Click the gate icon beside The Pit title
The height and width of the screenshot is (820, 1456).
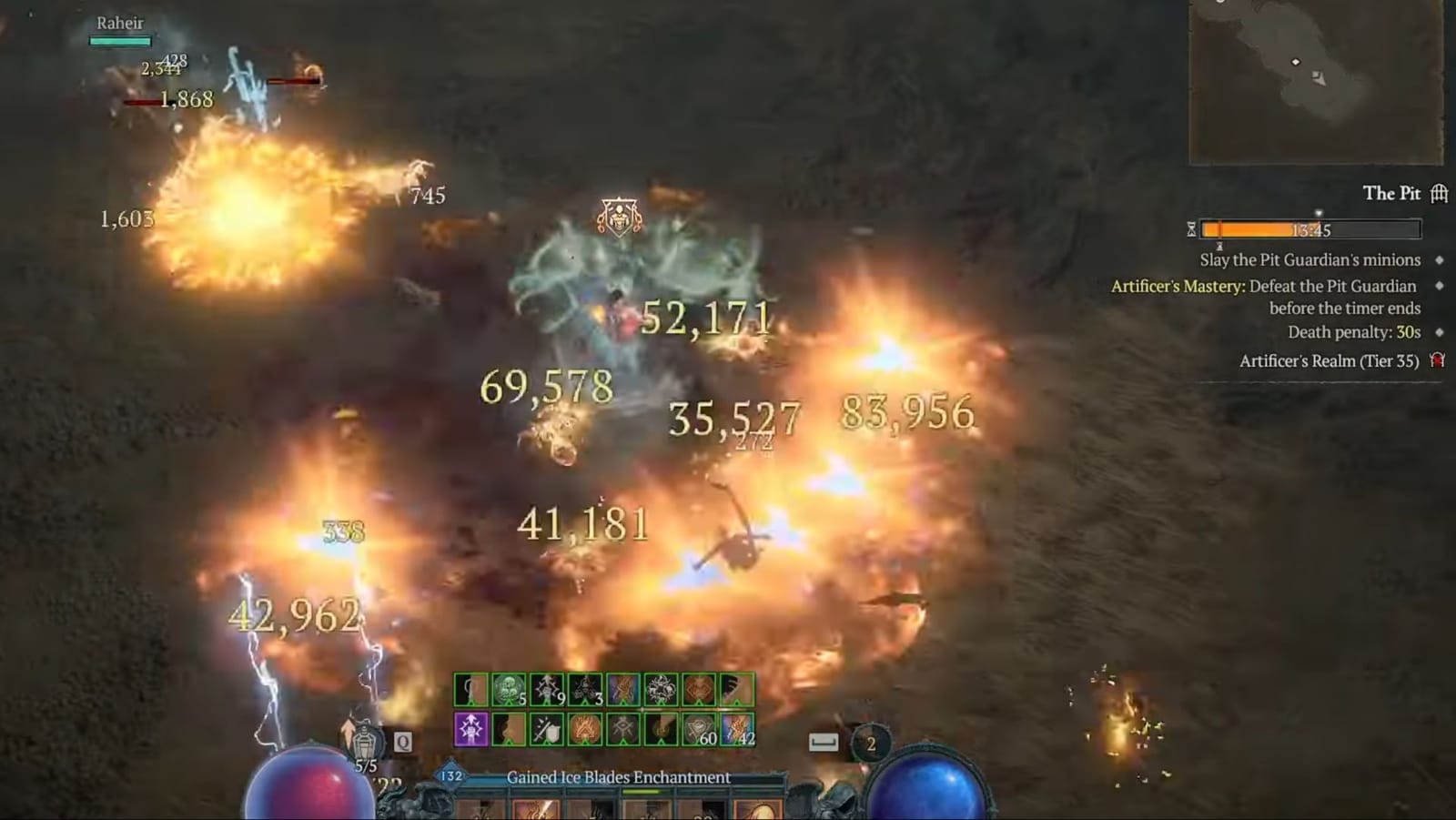tap(1438, 193)
